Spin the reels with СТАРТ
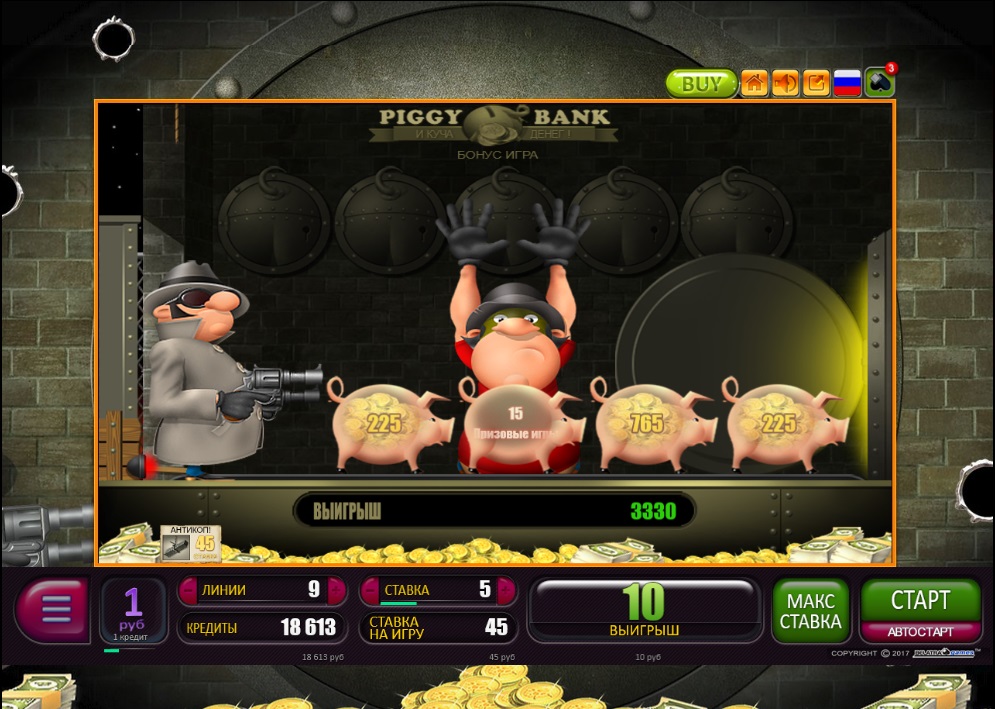The height and width of the screenshot is (709, 995). pyautogui.click(x=920, y=600)
